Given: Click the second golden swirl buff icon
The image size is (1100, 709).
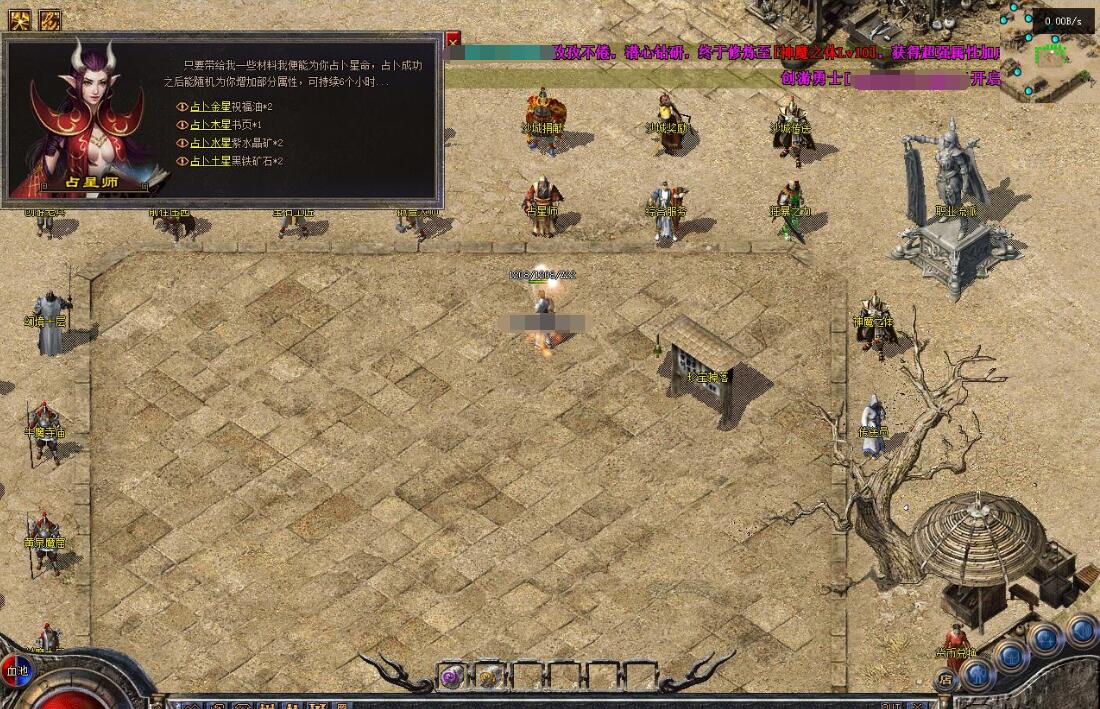Looking at the screenshot, I should pos(50,19).
